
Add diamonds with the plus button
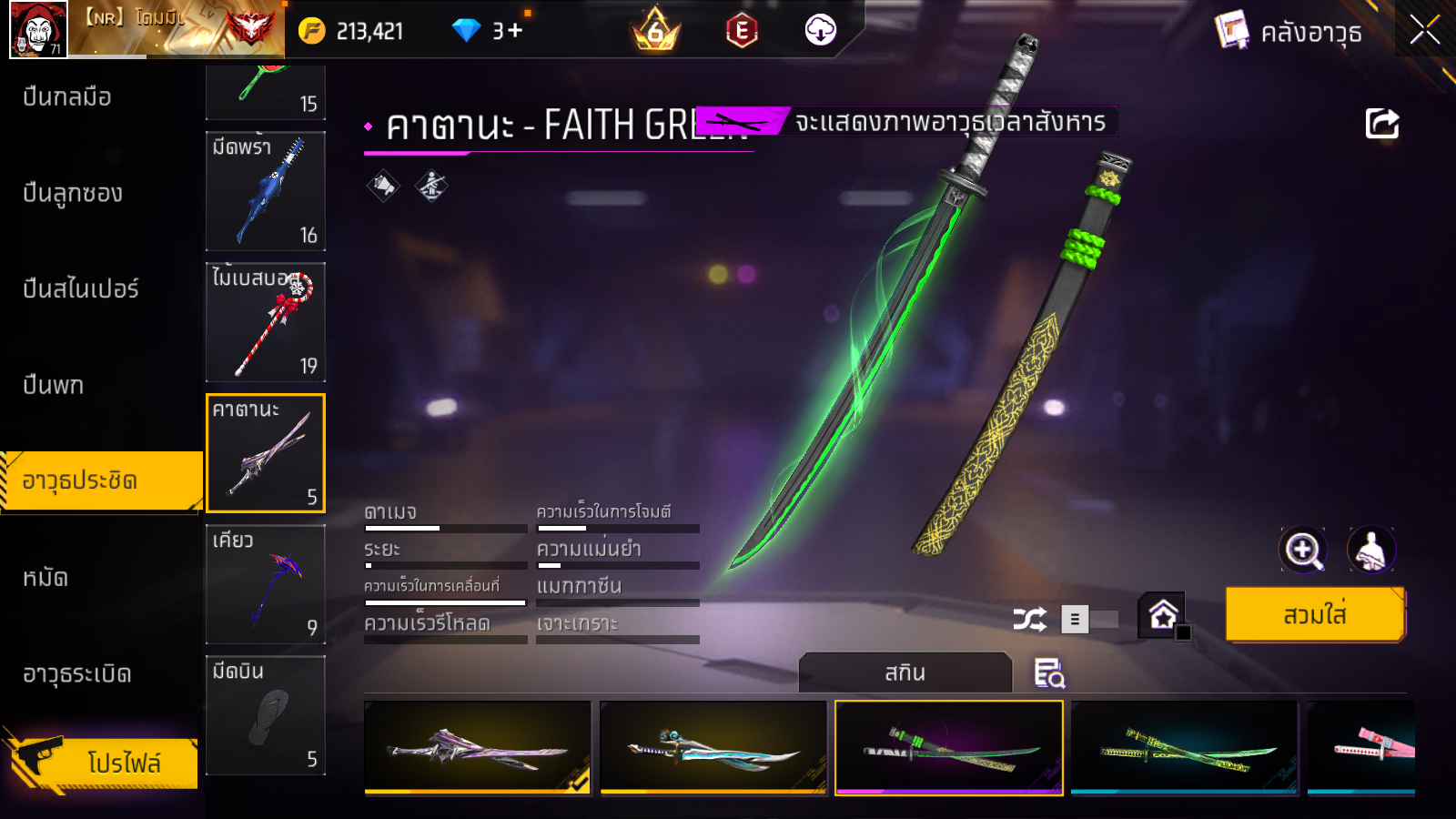pos(516,30)
